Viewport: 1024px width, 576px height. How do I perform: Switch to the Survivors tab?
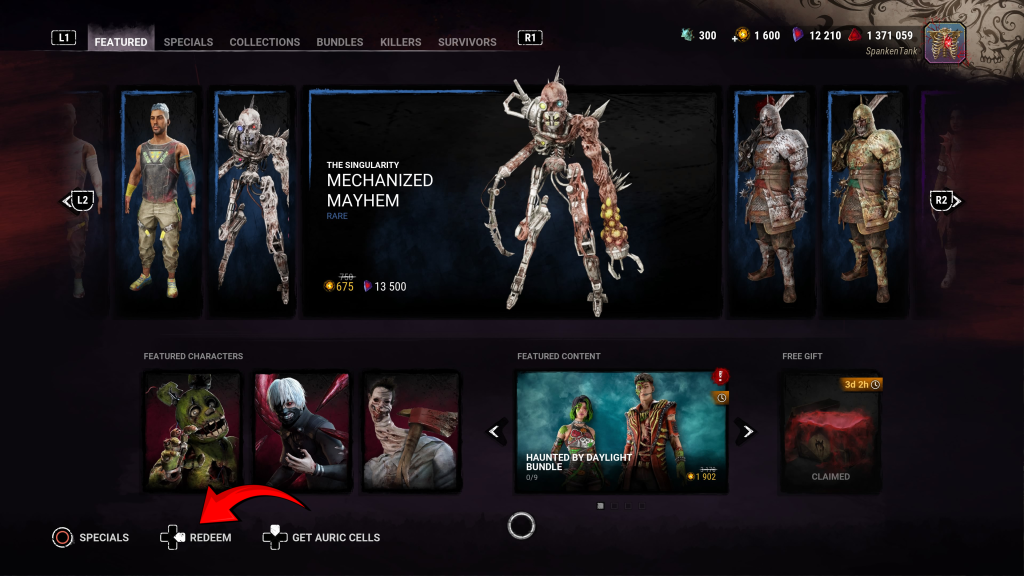tap(467, 42)
